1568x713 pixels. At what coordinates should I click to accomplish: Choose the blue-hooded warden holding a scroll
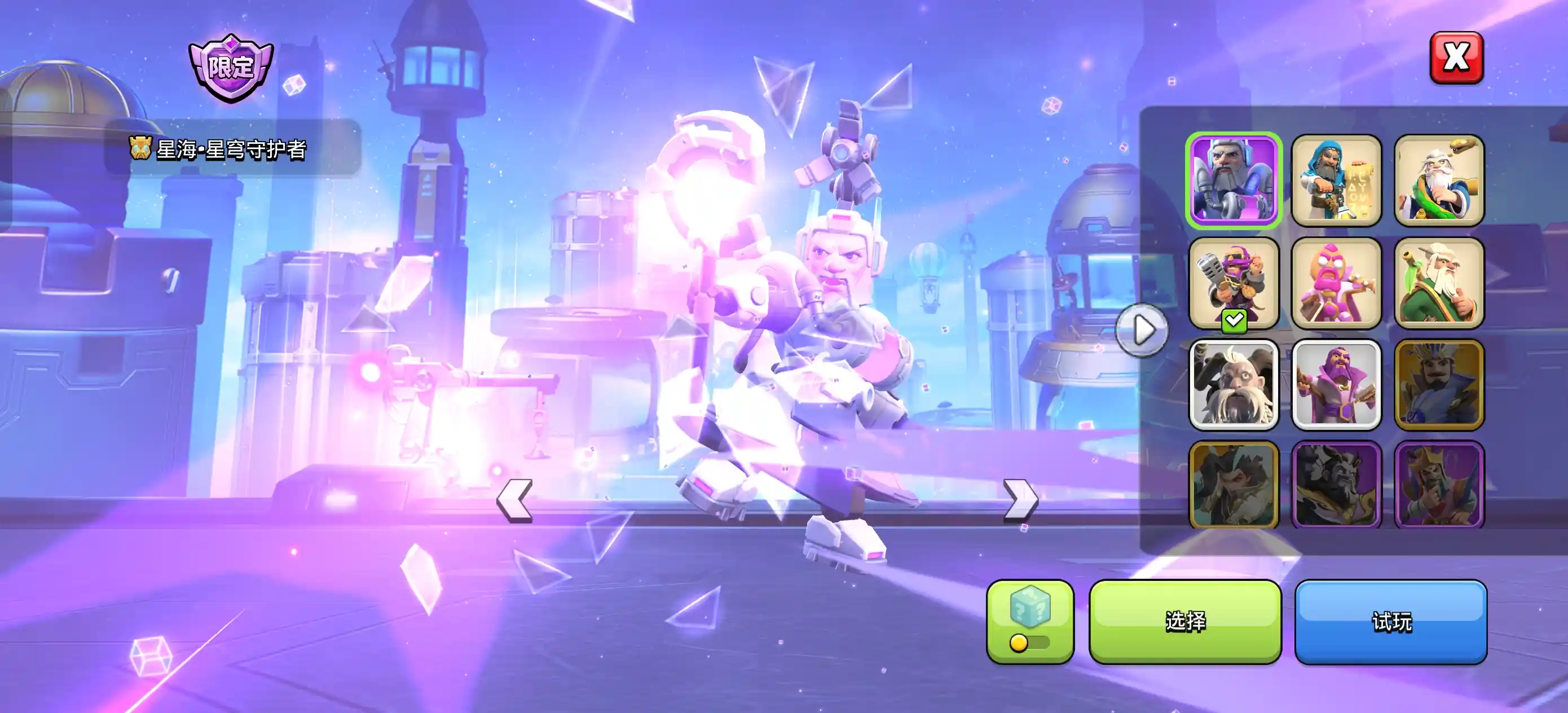[1336, 181]
